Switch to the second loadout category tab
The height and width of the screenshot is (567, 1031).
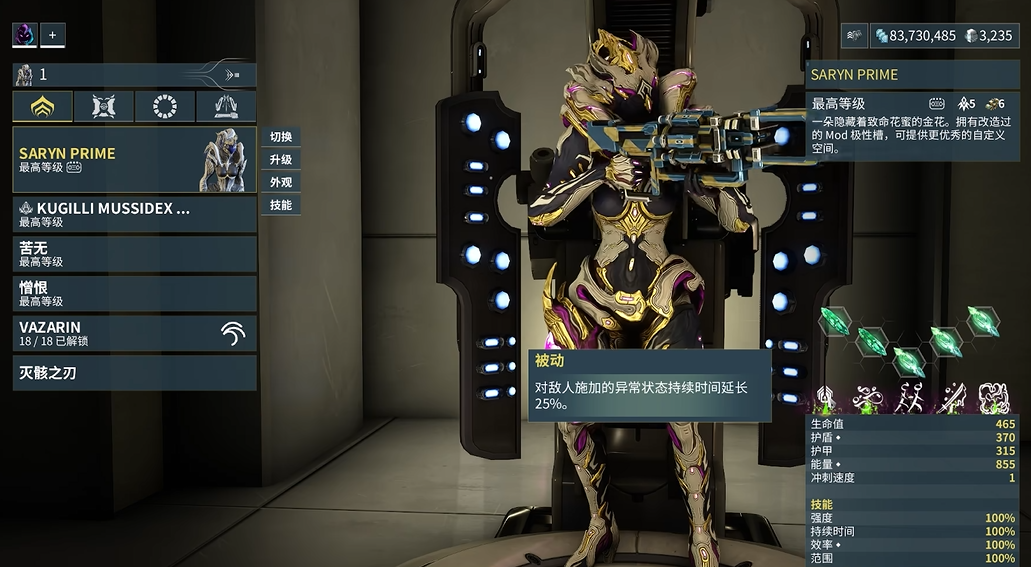pos(104,107)
